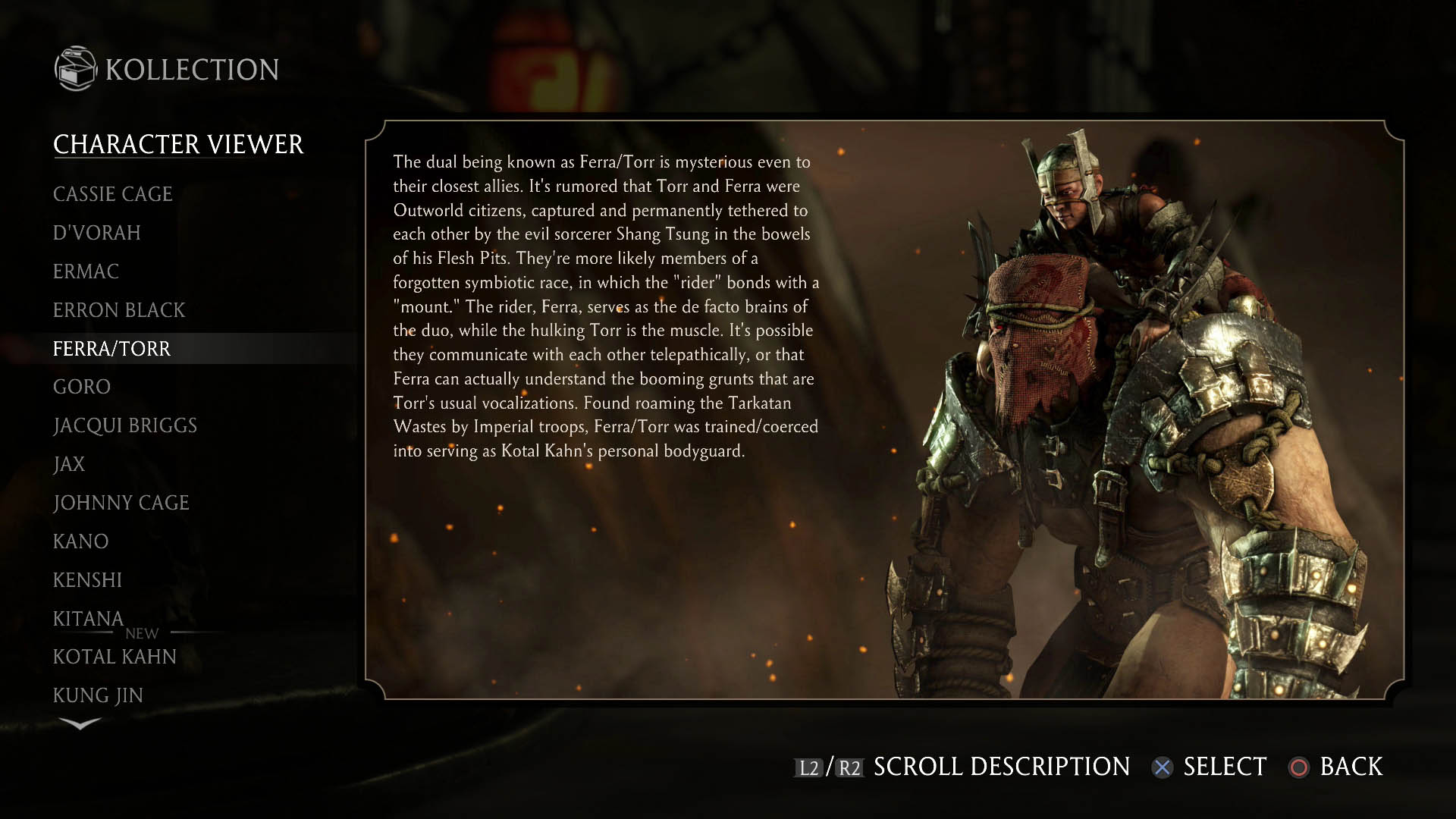Open the Johnny Cage entry
Viewport: 1456px width, 819px height.
coord(121,503)
